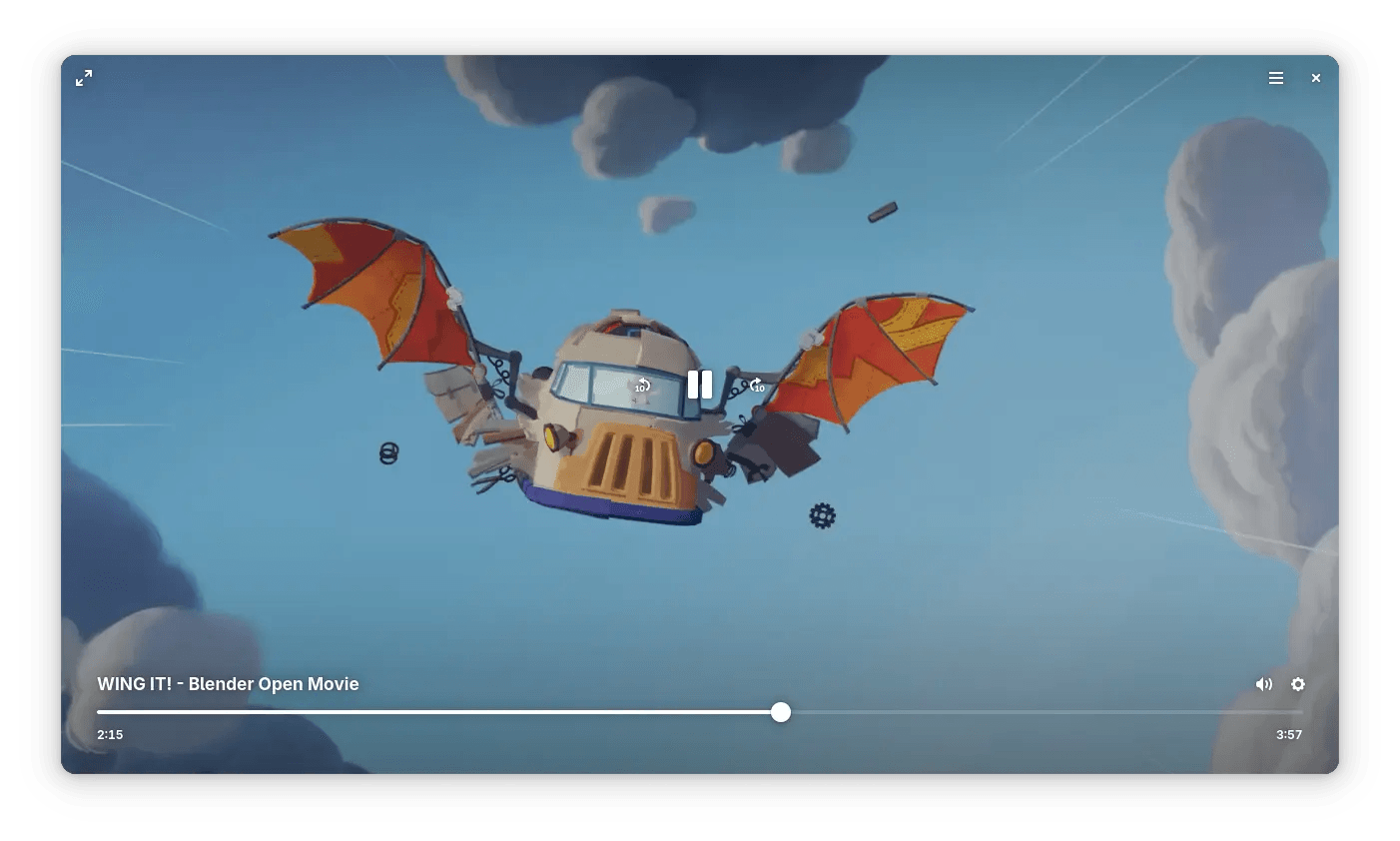
Task: Mute the volume speaker icon
Action: point(1263,684)
